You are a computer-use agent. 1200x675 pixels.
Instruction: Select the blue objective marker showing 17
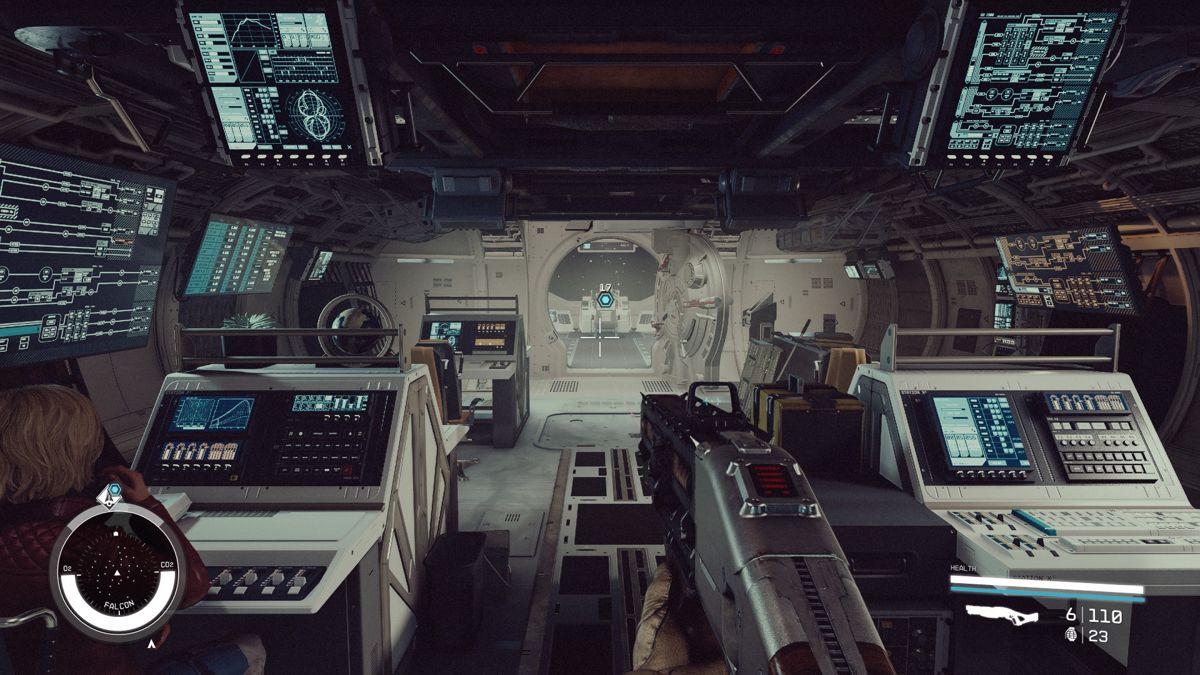[x=604, y=298]
